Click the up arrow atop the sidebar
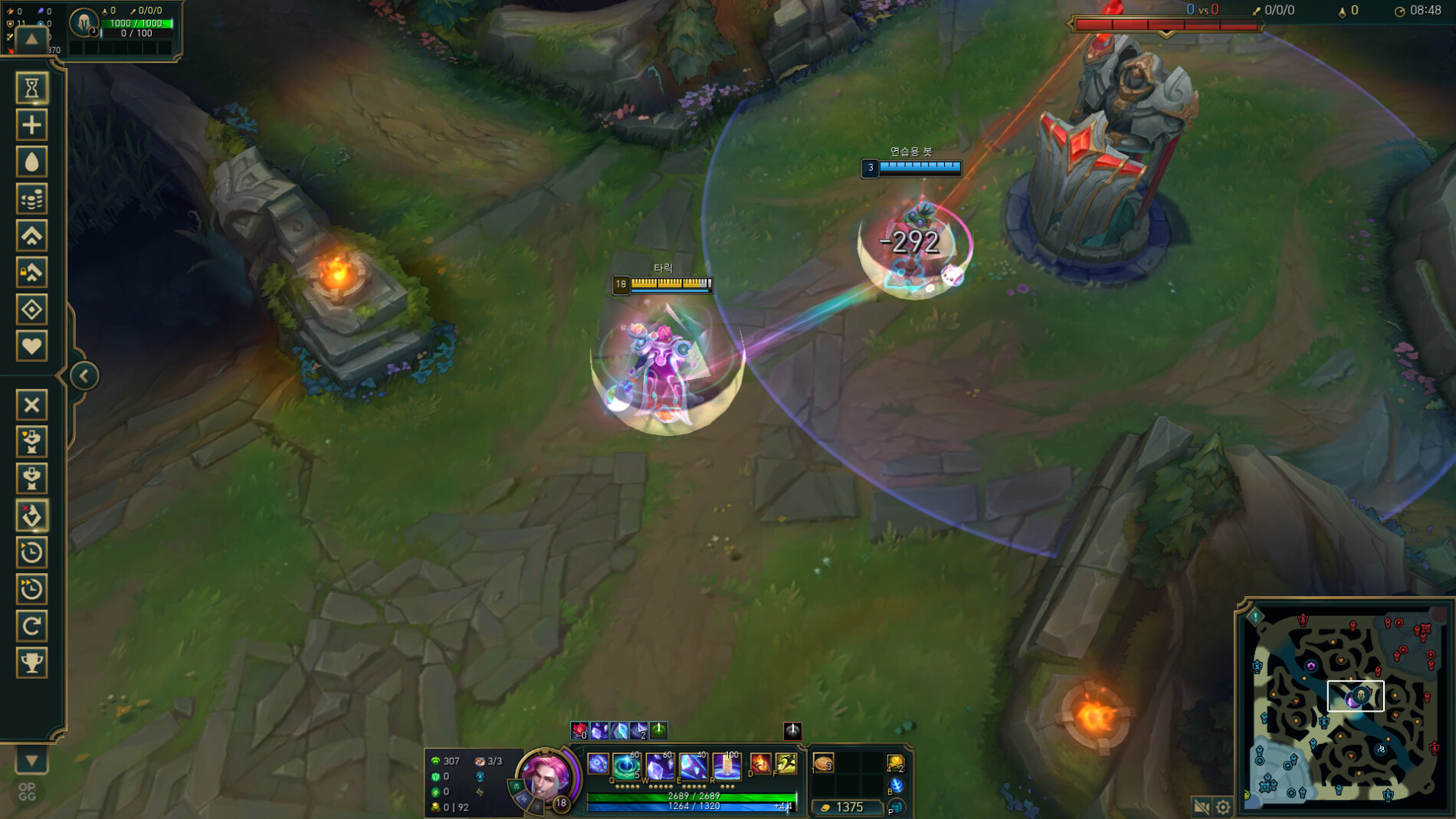Viewport: 1456px width, 819px height. pos(31,39)
